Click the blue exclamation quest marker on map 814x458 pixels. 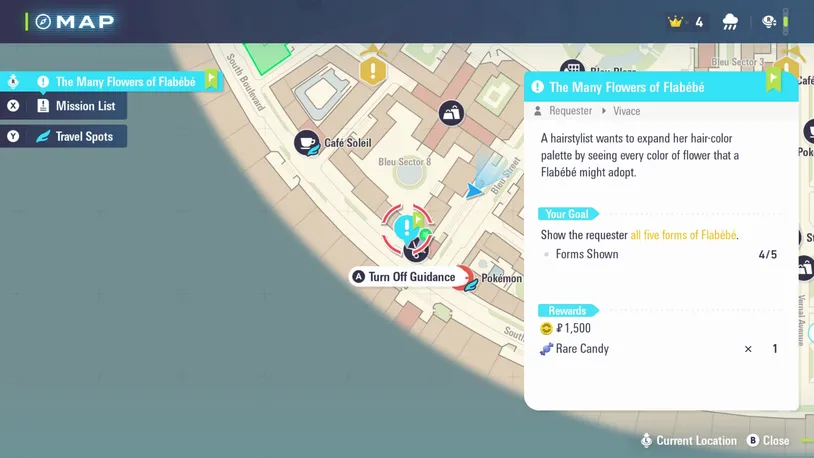coord(405,226)
